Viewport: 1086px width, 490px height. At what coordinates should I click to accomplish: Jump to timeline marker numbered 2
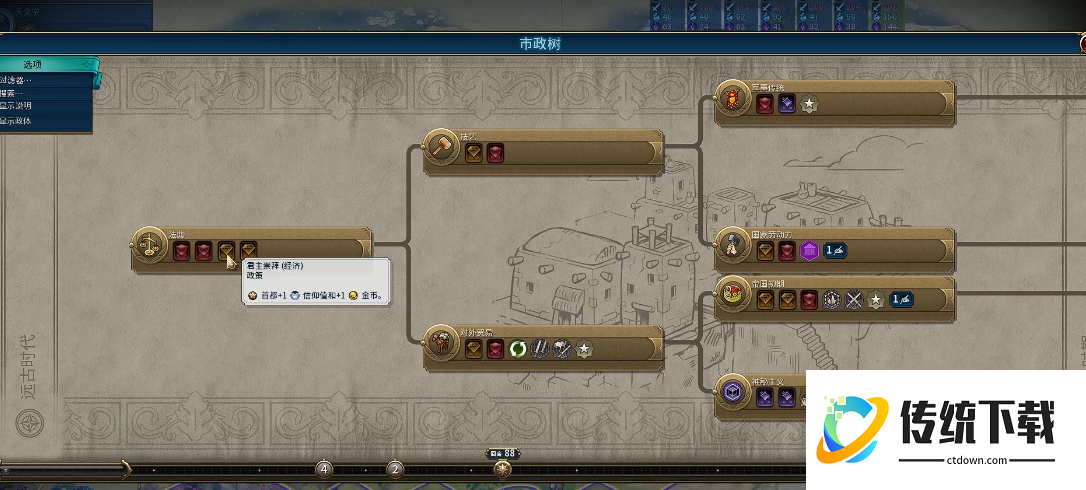tap(395, 468)
